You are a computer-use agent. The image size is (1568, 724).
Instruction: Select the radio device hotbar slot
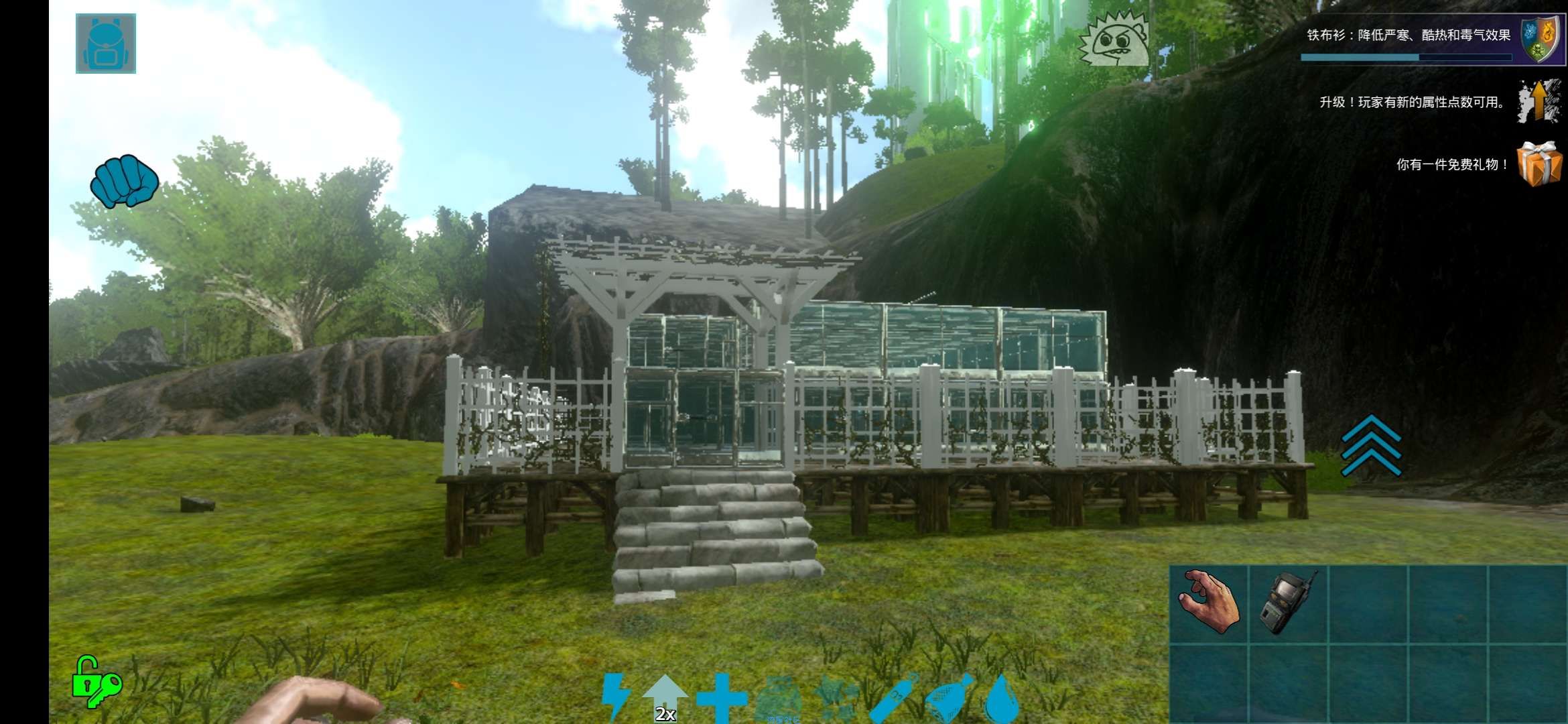tap(1288, 602)
